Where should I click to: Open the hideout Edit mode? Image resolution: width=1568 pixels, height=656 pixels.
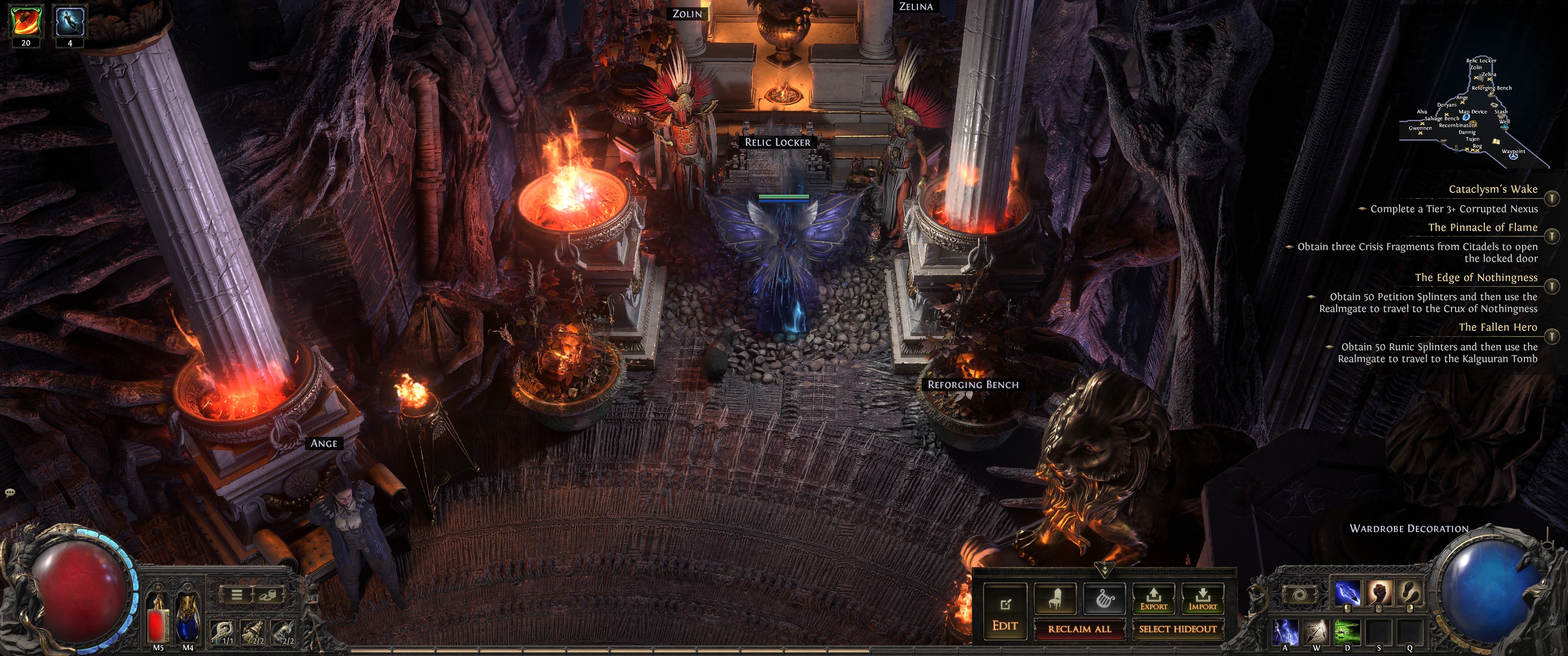pos(1005,613)
